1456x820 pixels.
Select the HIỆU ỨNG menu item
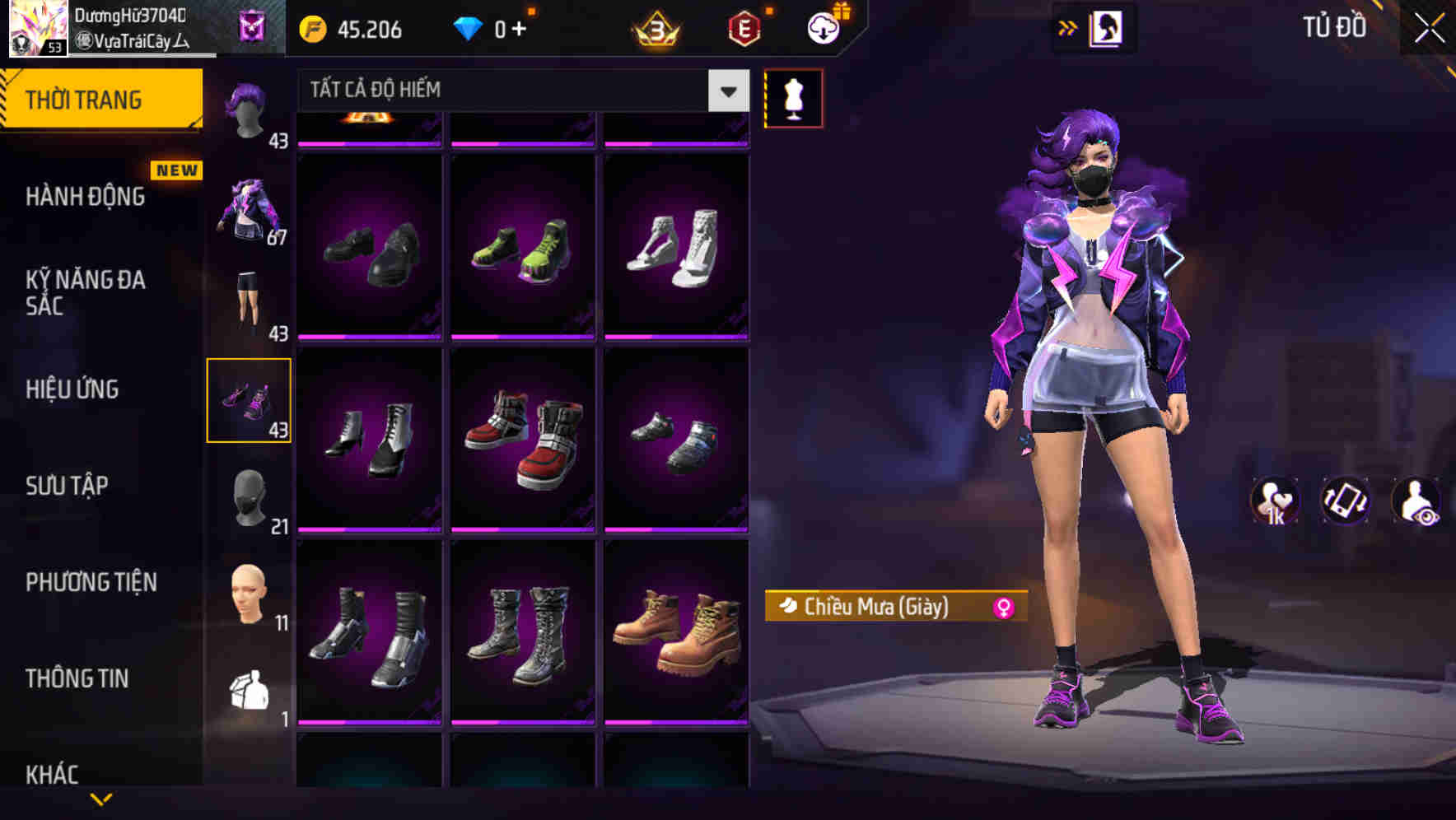click(72, 389)
